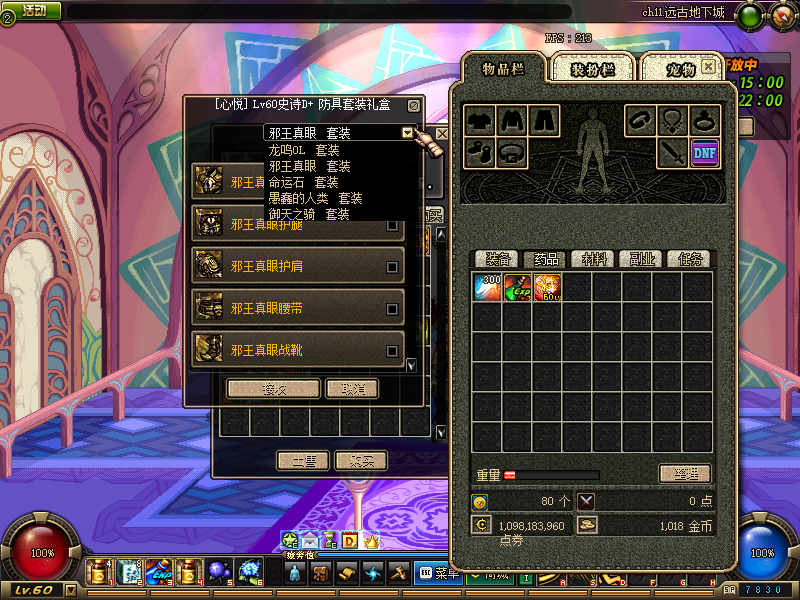This screenshot has width=800, height=600.
Task: Tick the checkbox for 邪王真眼腰带
Action: click(x=392, y=308)
